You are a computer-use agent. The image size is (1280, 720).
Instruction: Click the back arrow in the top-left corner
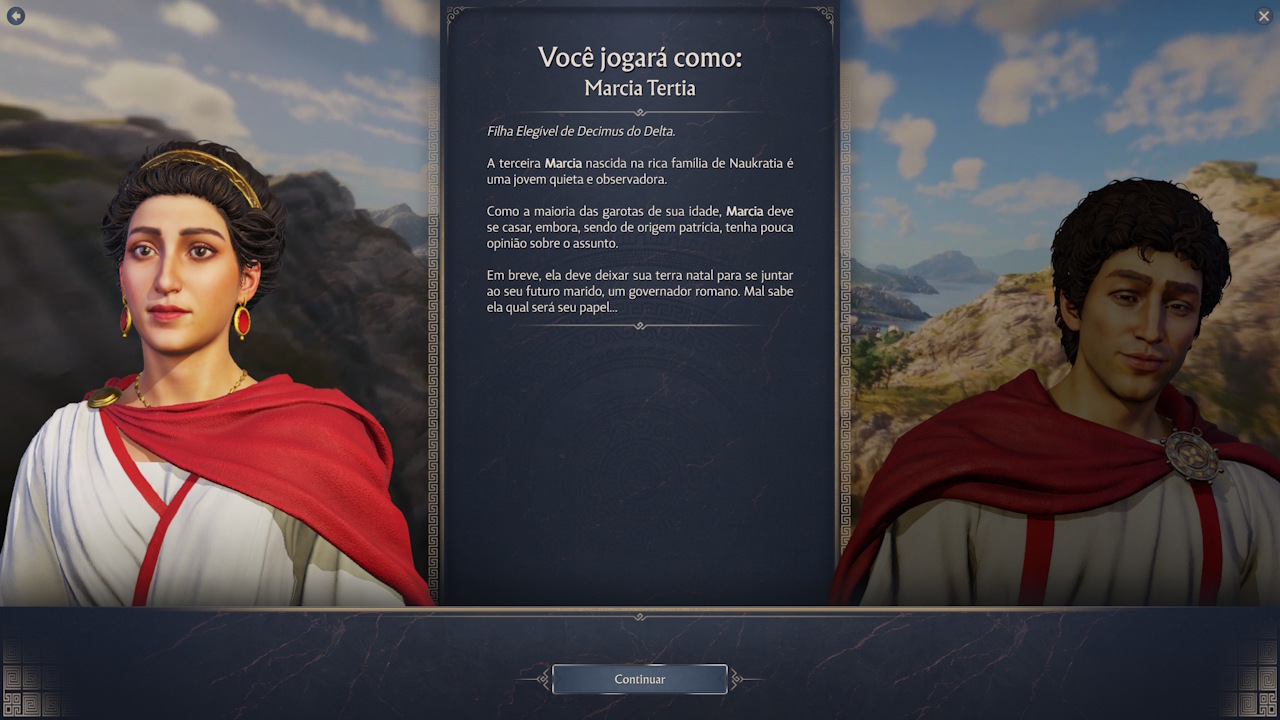[x=16, y=16]
